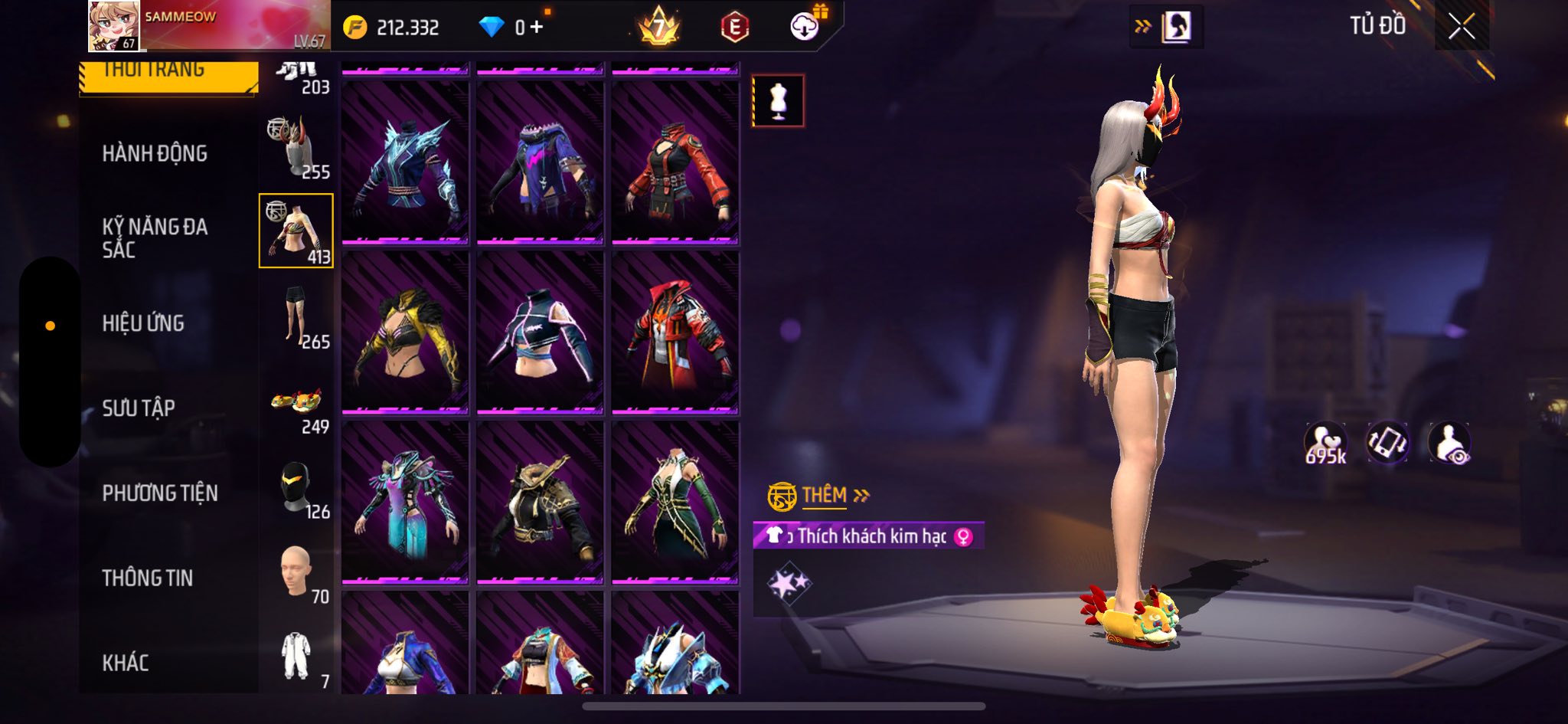Screen dimensions: 1568x724
Task: Open the HÀNH ĐỘNG menu
Action: coord(155,153)
